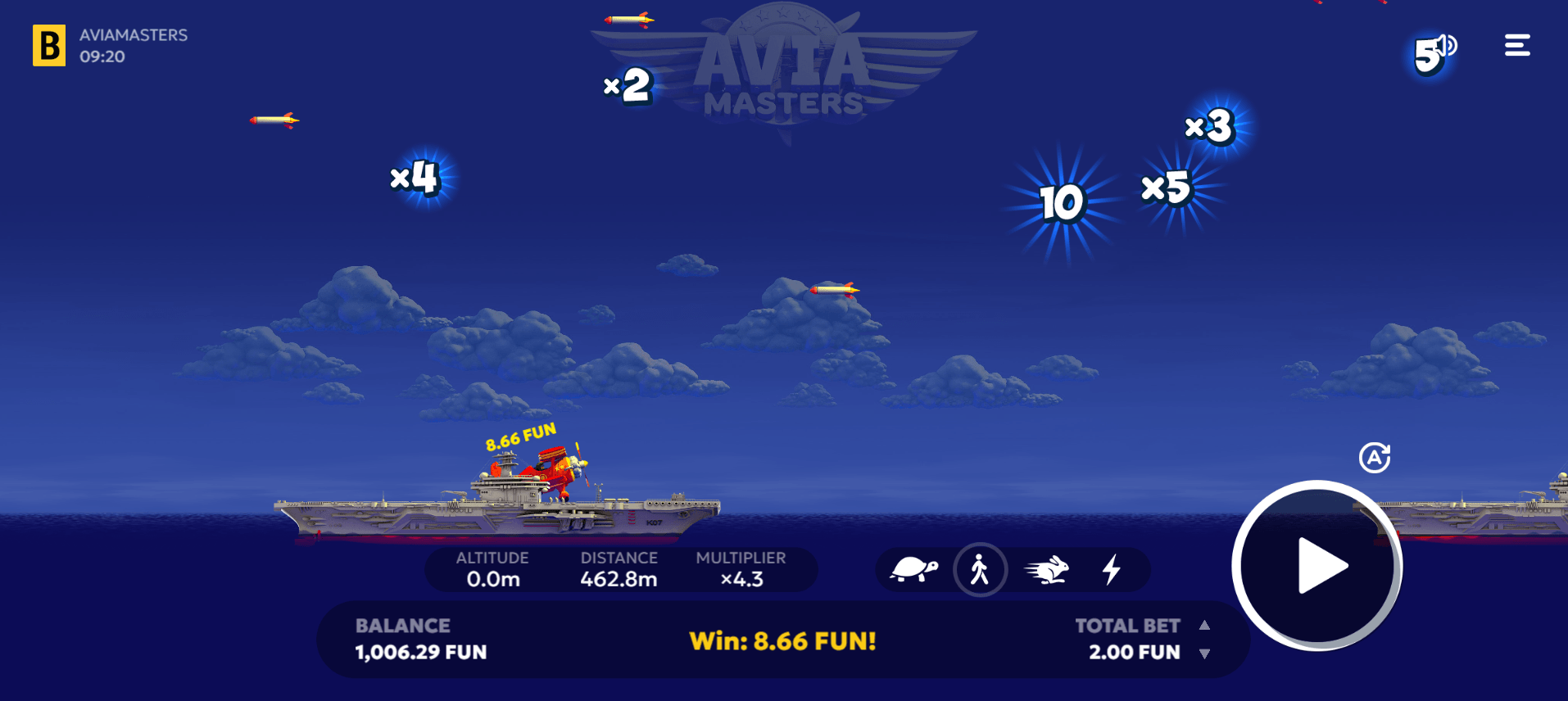1568x701 pixels.
Task: Switch to the rabbit fast speed
Action: coord(1047,569)
